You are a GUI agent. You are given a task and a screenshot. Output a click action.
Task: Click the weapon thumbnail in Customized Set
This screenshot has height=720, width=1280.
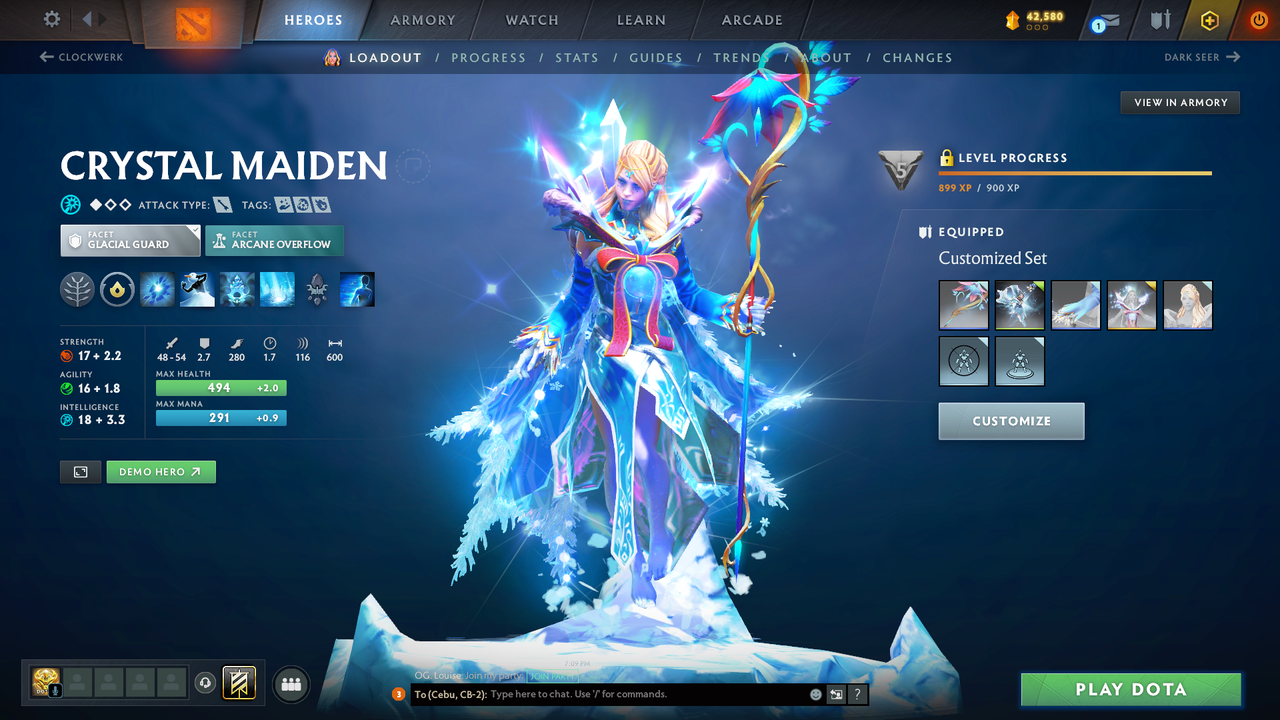963,305
